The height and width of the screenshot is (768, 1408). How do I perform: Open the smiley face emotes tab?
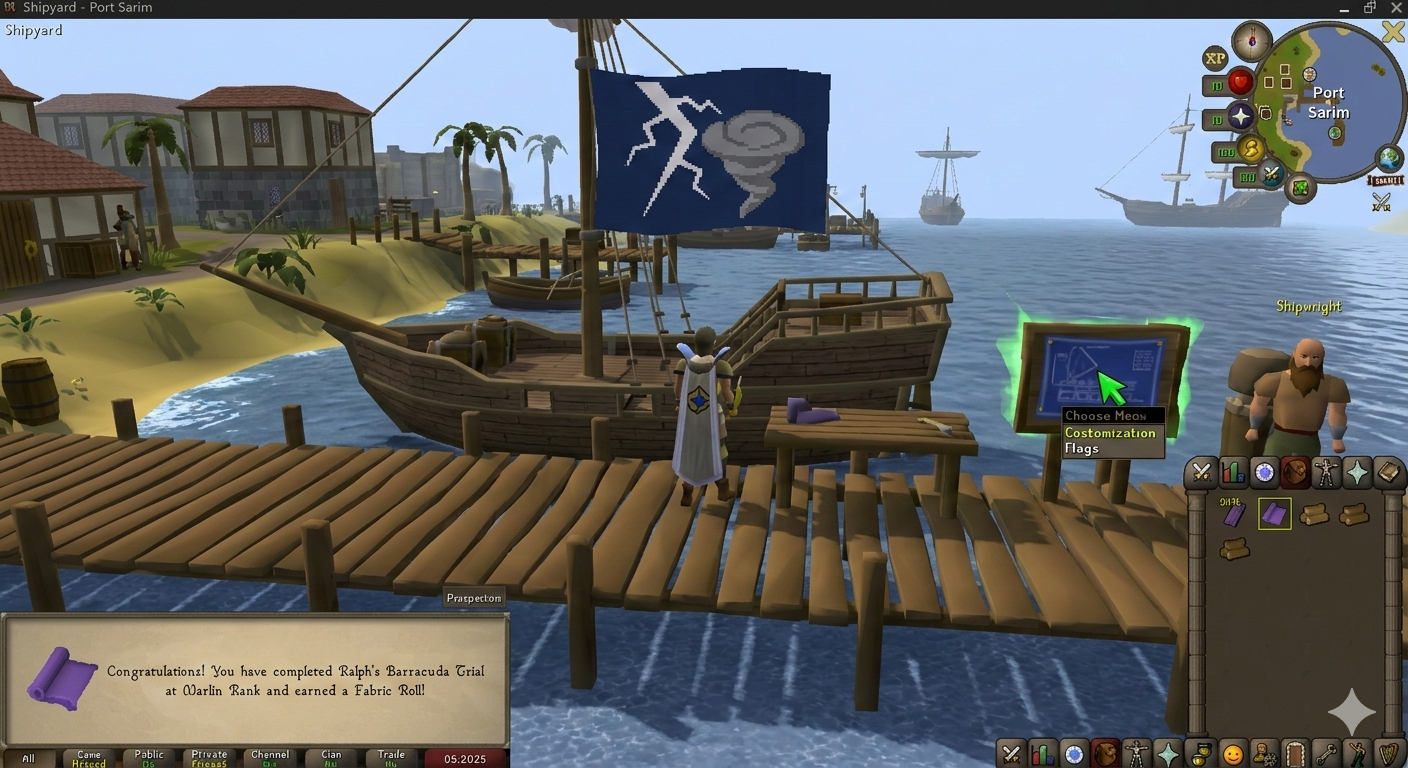coord(1233,753)
